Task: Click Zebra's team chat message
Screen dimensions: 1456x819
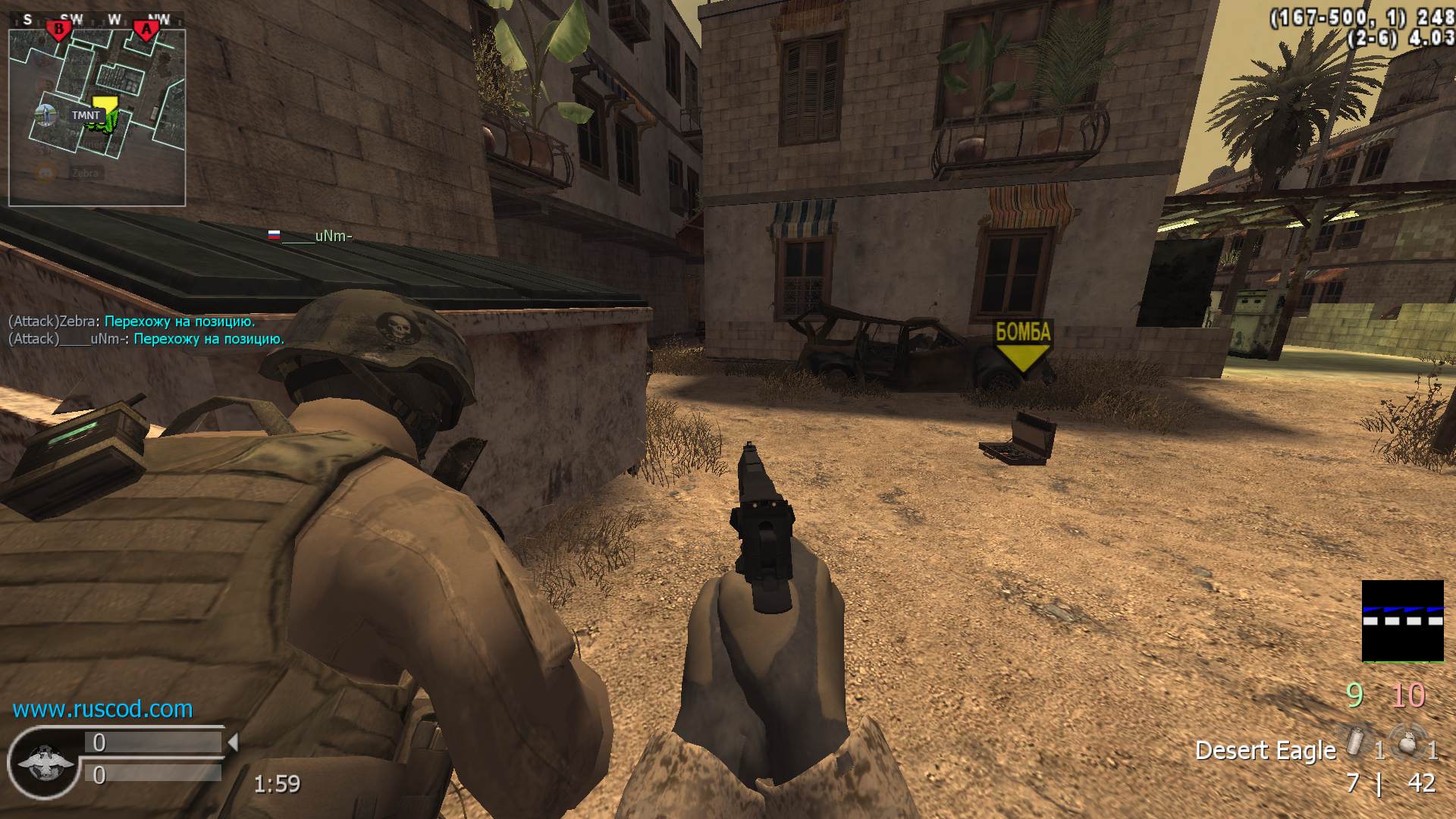Action: pos(132,321)
